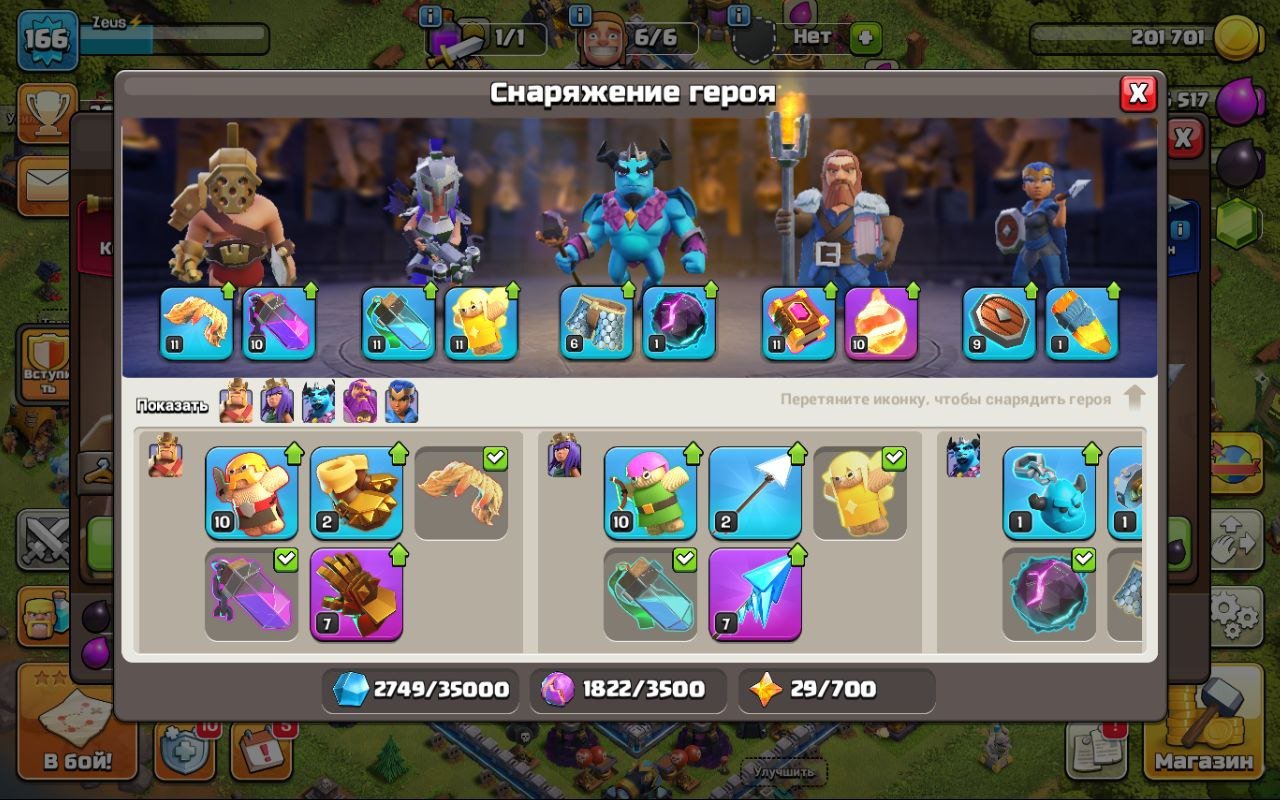Select Grand Warden's Fireball equipment
This screenshot has width=1280, height=800.
(884, 325)
